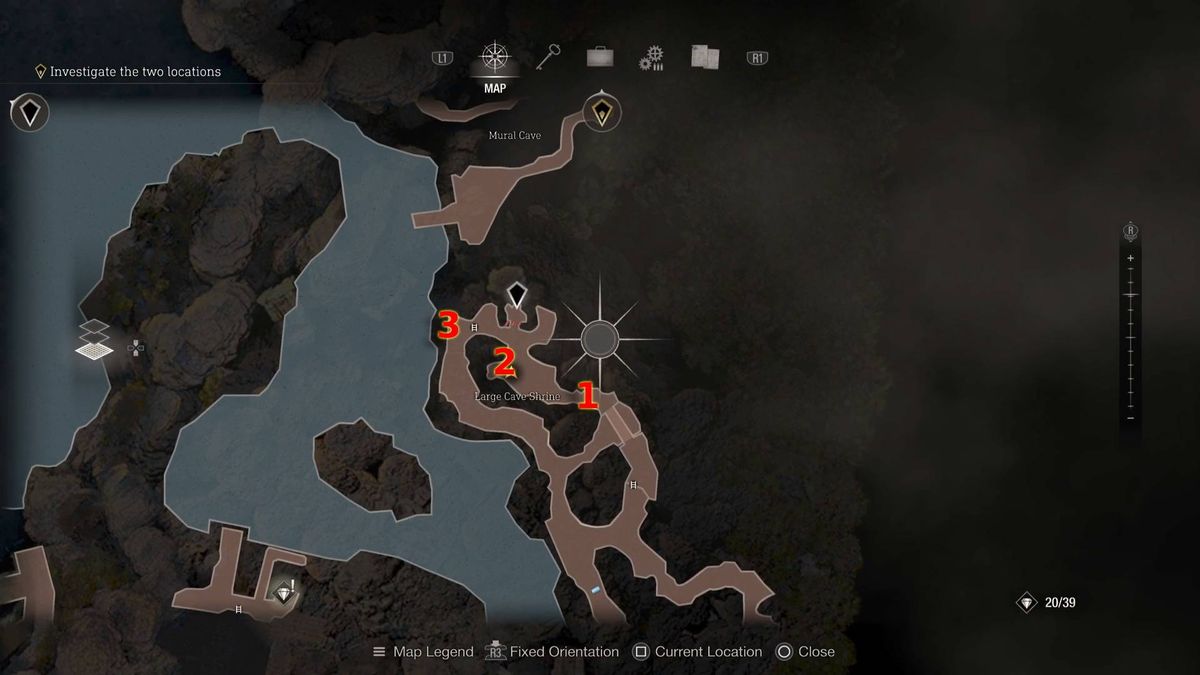This screenshot has width=1200, height=675.
Task: Click the treasure diamond icon on the map
Action: point(287,594)
